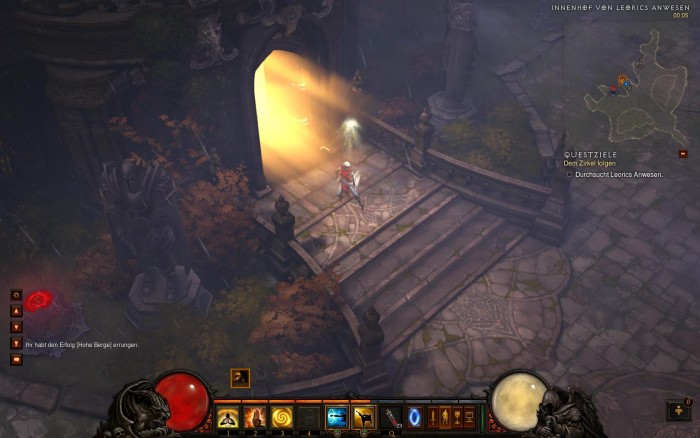
Task: Drink the health potion in the Q slot
Action: click(392, 417)
